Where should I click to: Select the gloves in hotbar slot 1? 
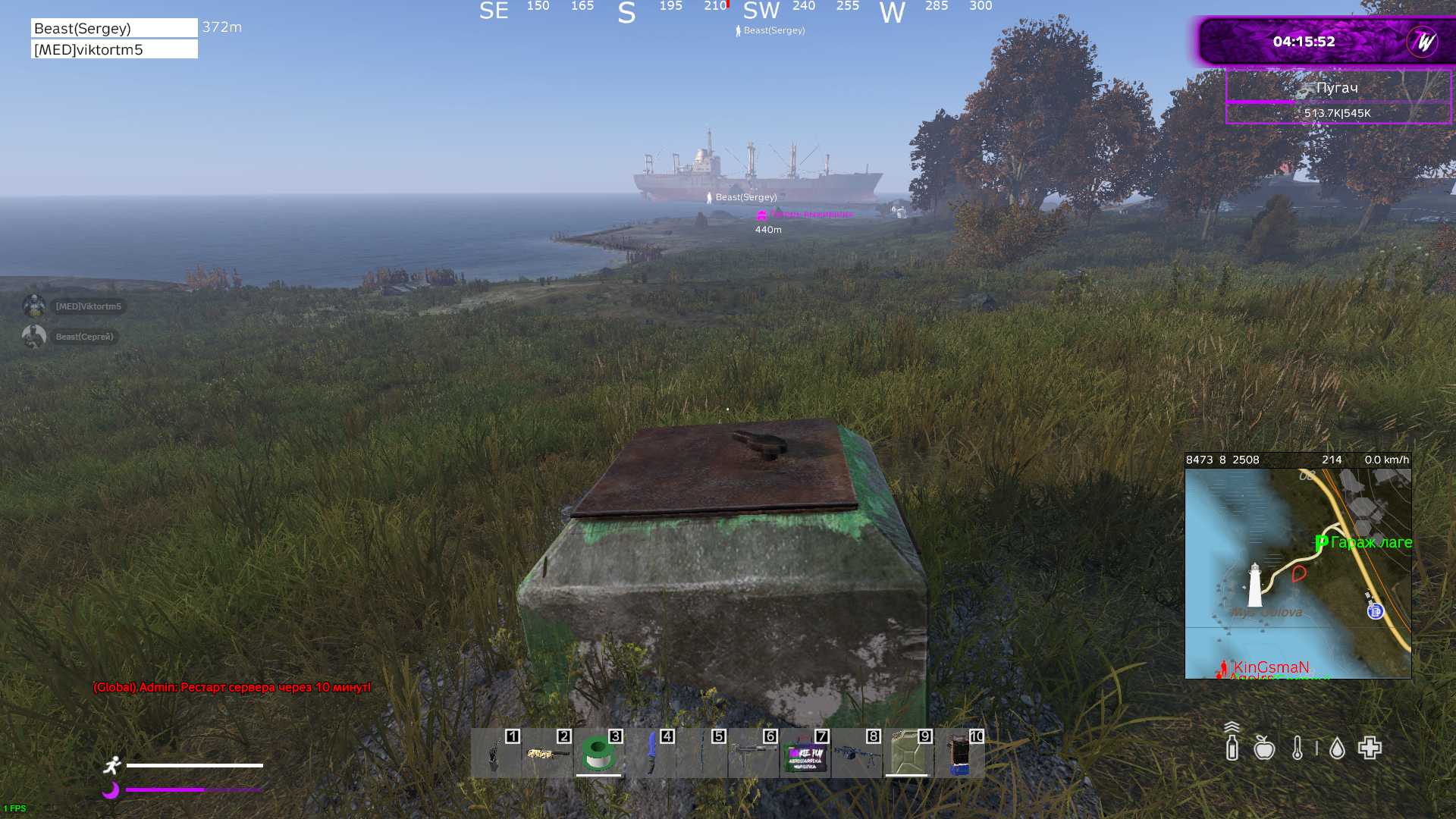coord(495,754)
